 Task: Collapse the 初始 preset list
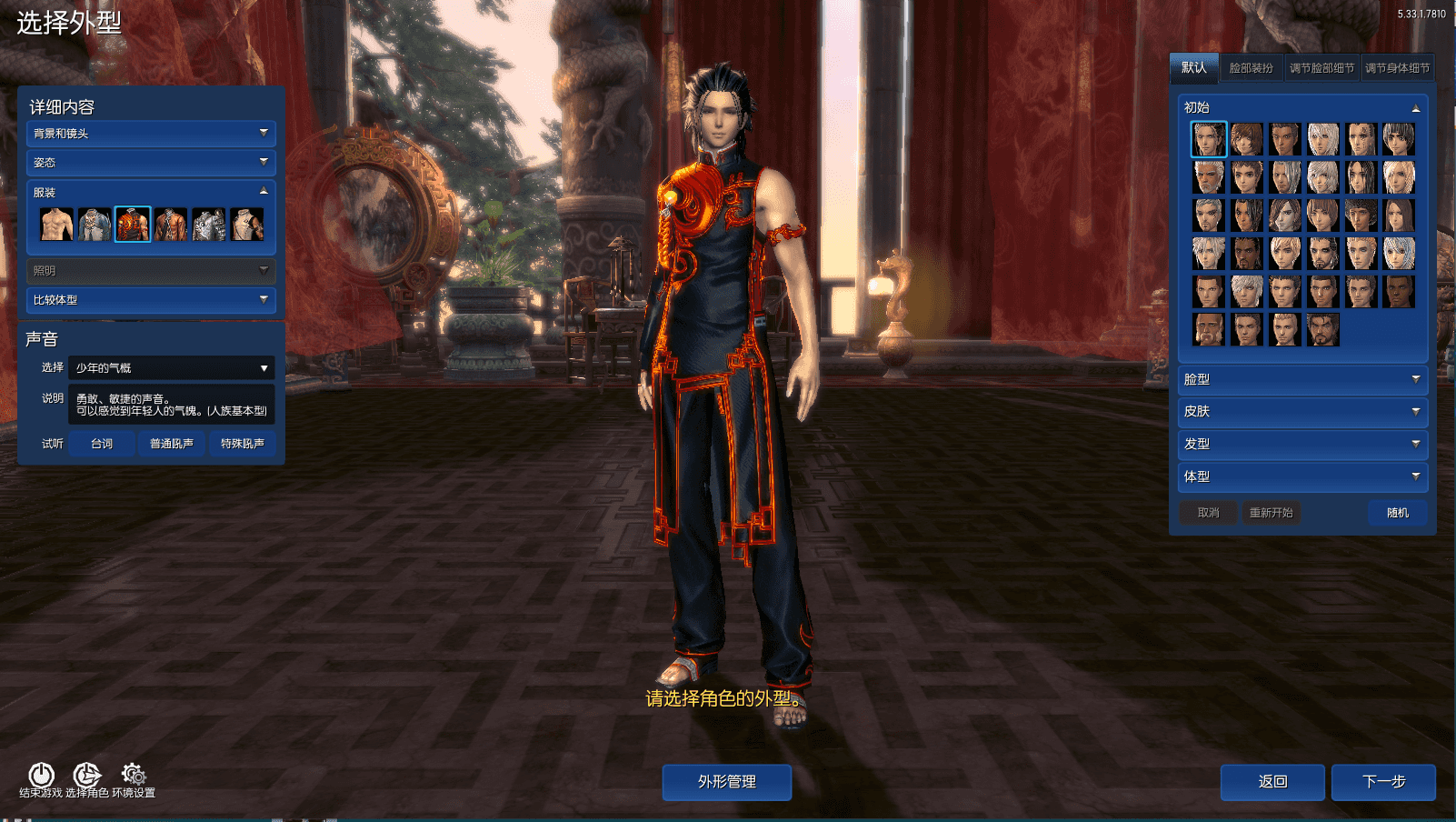point(1416,107)
